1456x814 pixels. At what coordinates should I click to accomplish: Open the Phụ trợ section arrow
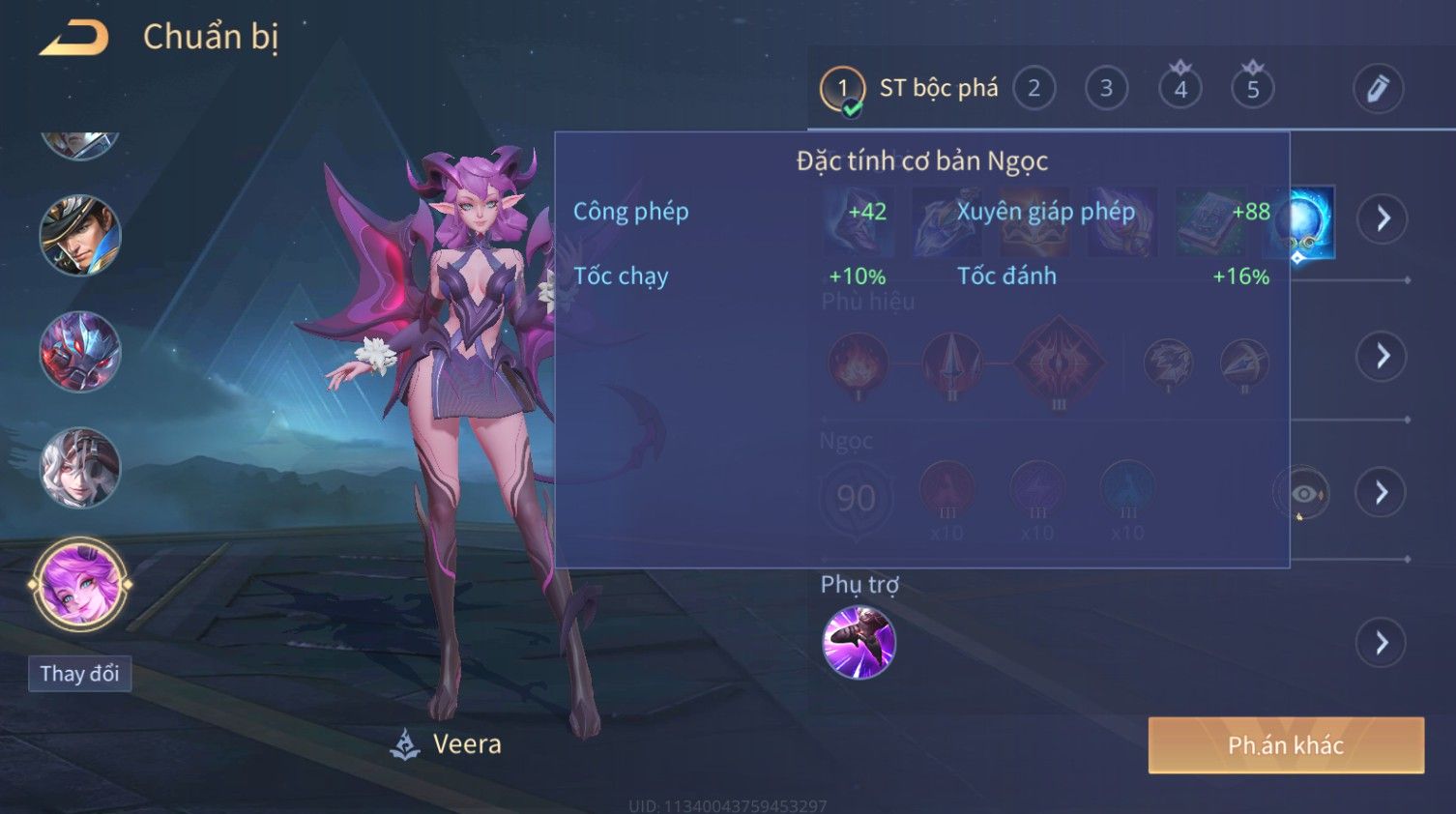pos(1383,643)
